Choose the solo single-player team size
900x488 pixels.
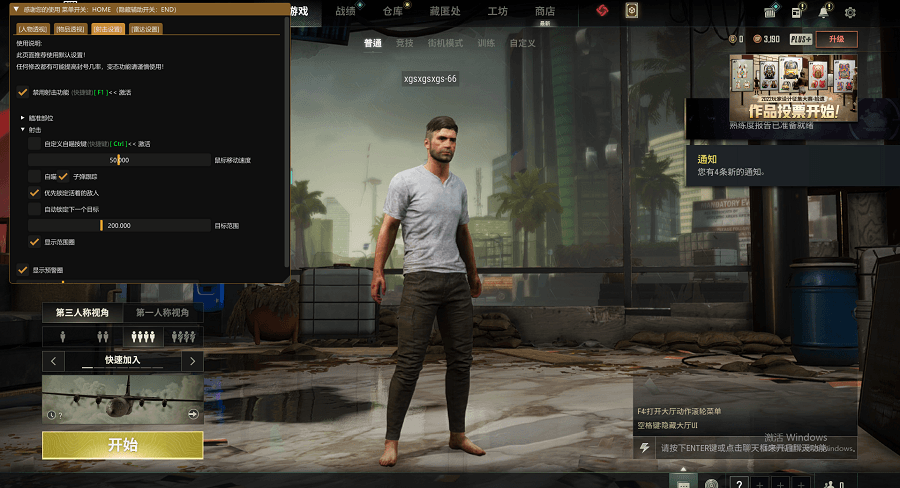coord(62,337)
